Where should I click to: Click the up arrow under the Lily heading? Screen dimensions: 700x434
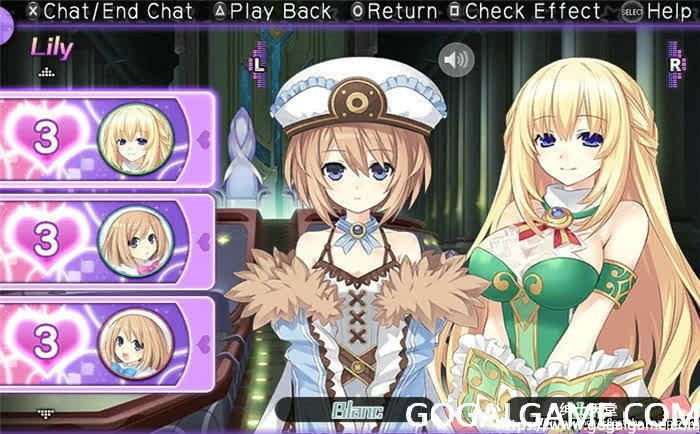pyautogui.click(x=45, y=73)
